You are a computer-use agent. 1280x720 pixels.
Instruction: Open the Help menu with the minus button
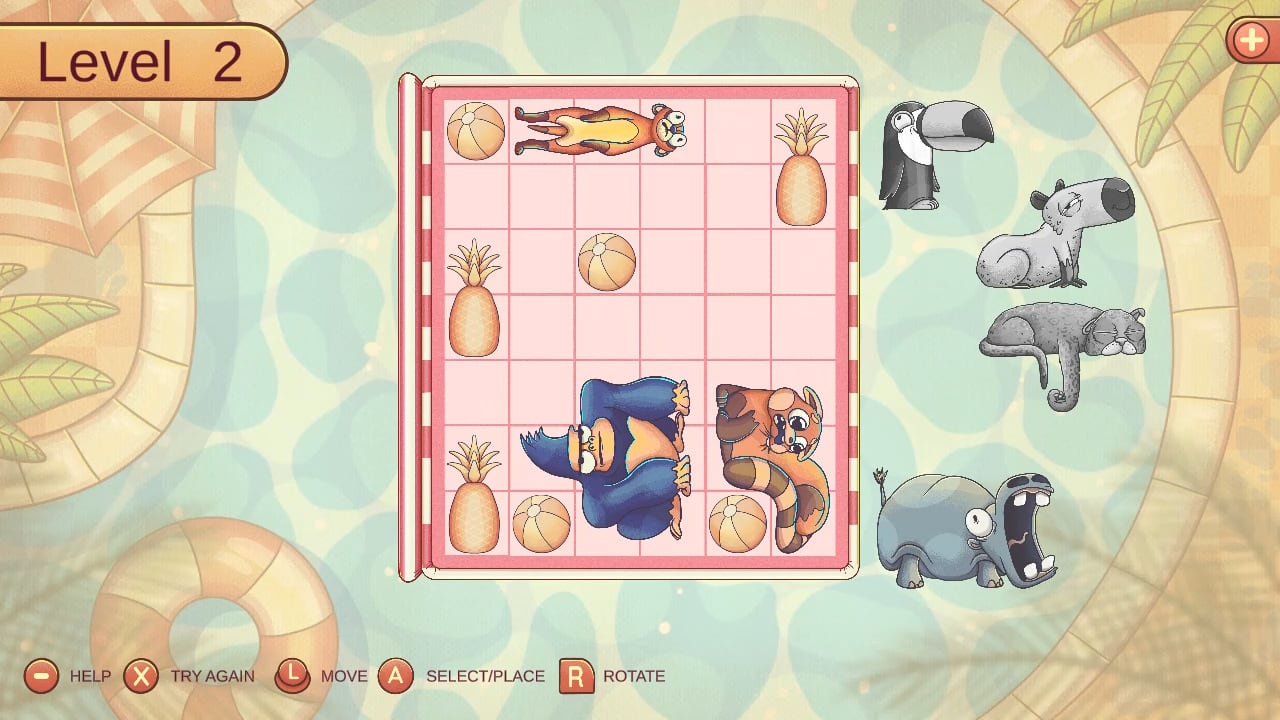[x=40, y=676]
